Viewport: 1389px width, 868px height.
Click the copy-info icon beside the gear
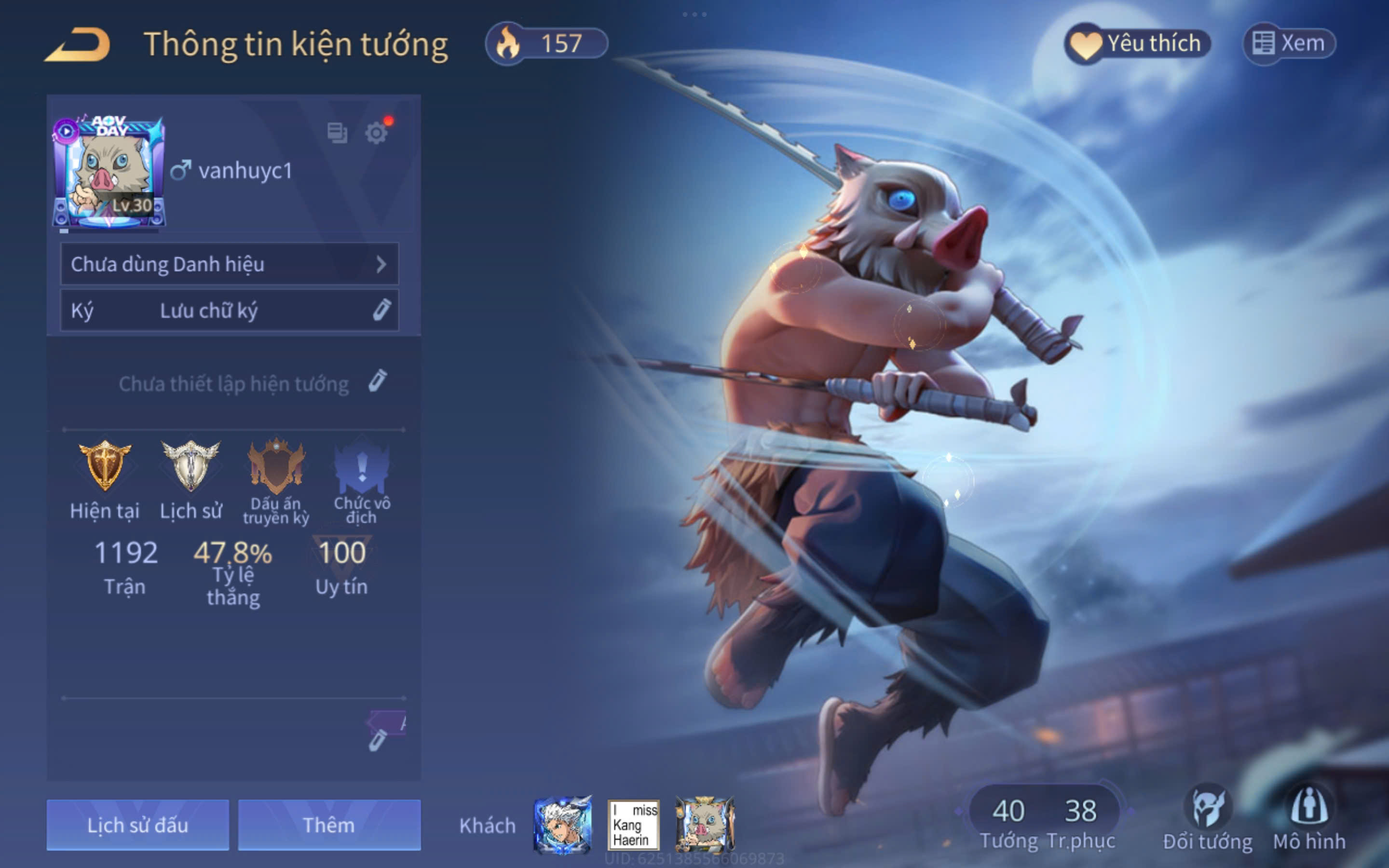tap(337, 133)
